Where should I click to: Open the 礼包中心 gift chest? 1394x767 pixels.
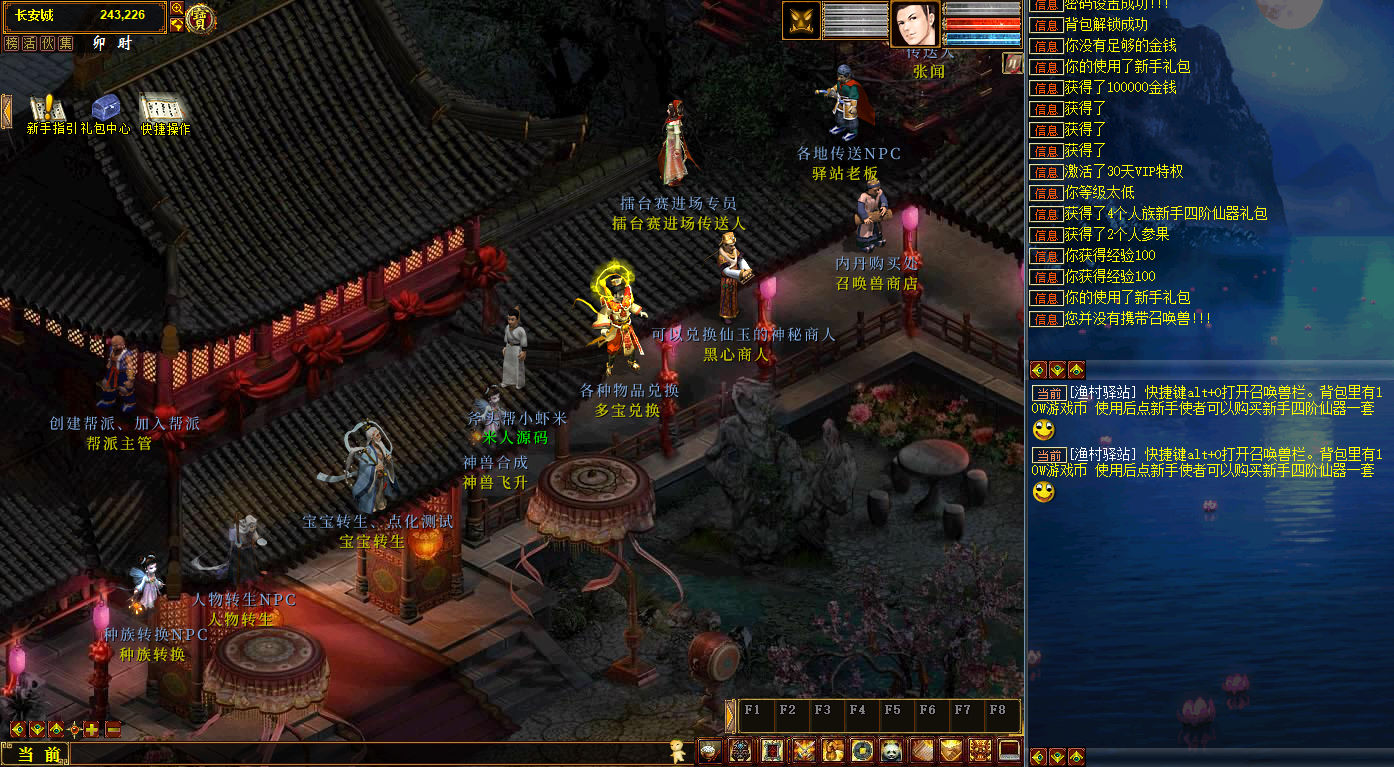tap(105, 108)
